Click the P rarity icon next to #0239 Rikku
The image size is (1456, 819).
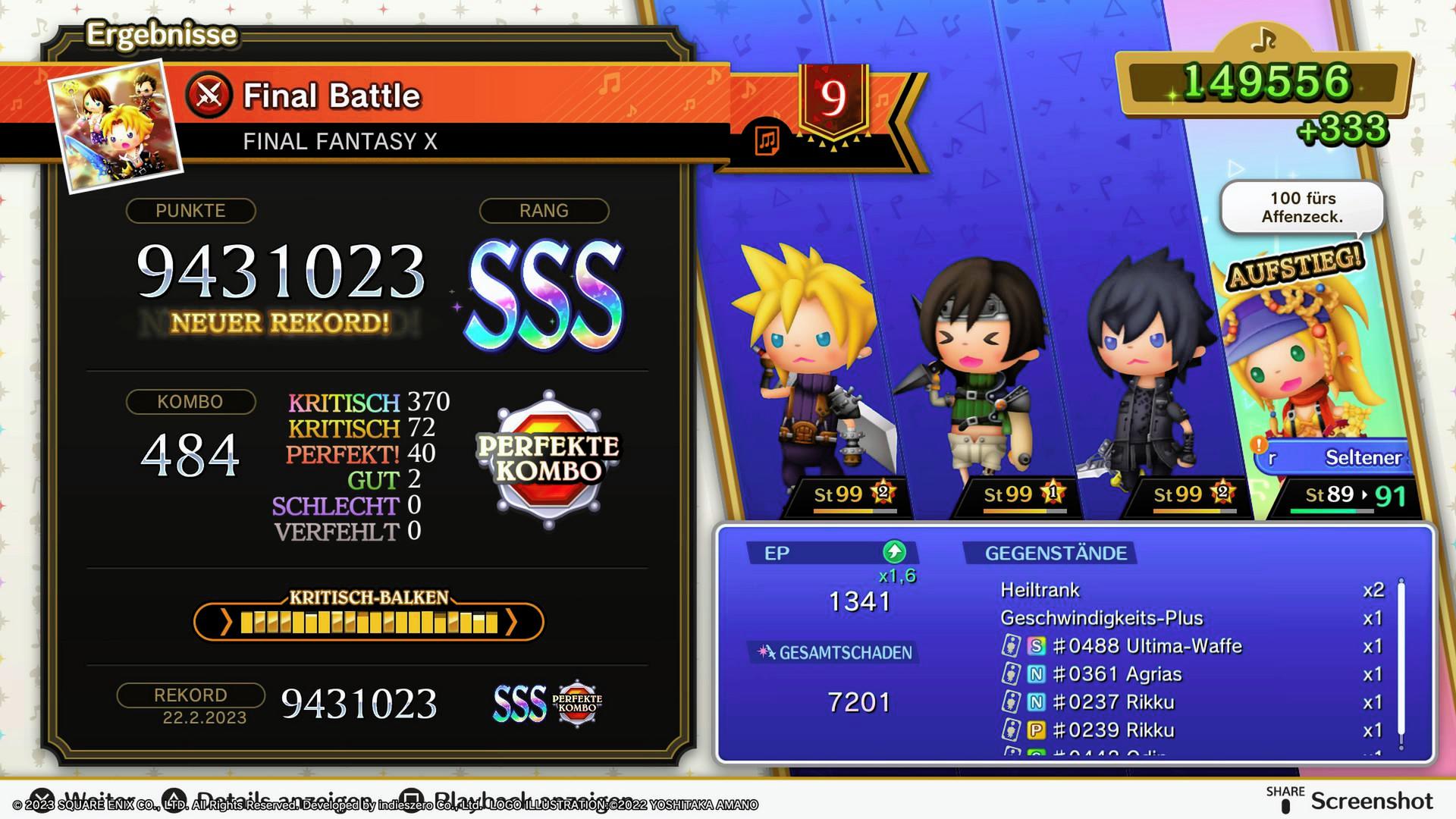(x=1037, y=730)
